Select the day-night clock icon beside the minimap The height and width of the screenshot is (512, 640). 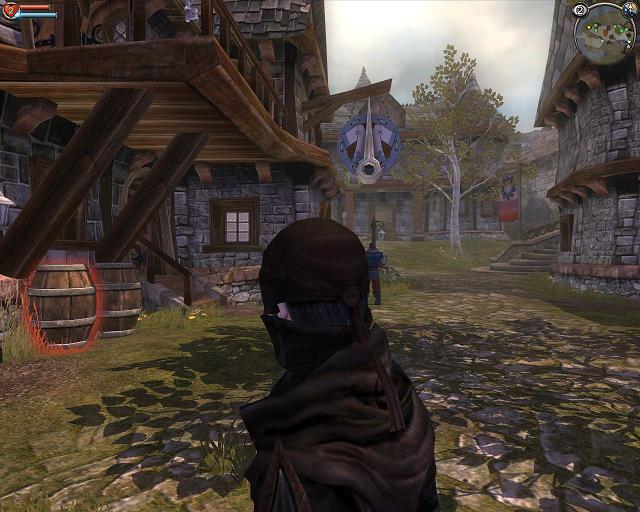[630, 9]
